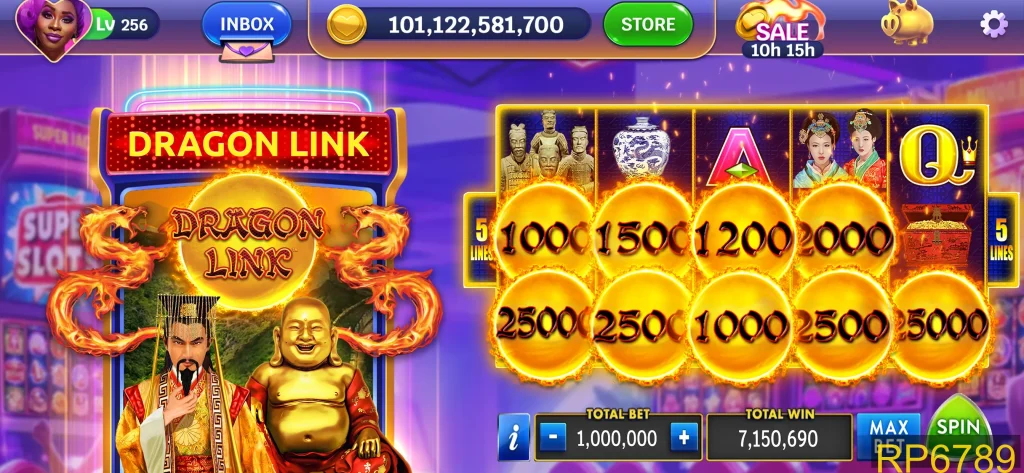Increase total bet with plus button
The height and width of the screenshot is (473, 1024).
(684, 437)
